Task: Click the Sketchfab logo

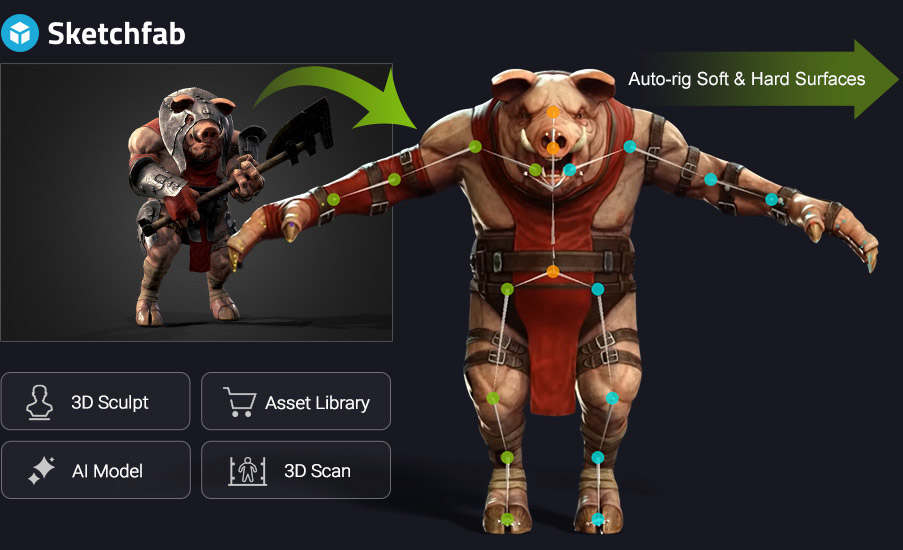Action: tap(96, 33)
